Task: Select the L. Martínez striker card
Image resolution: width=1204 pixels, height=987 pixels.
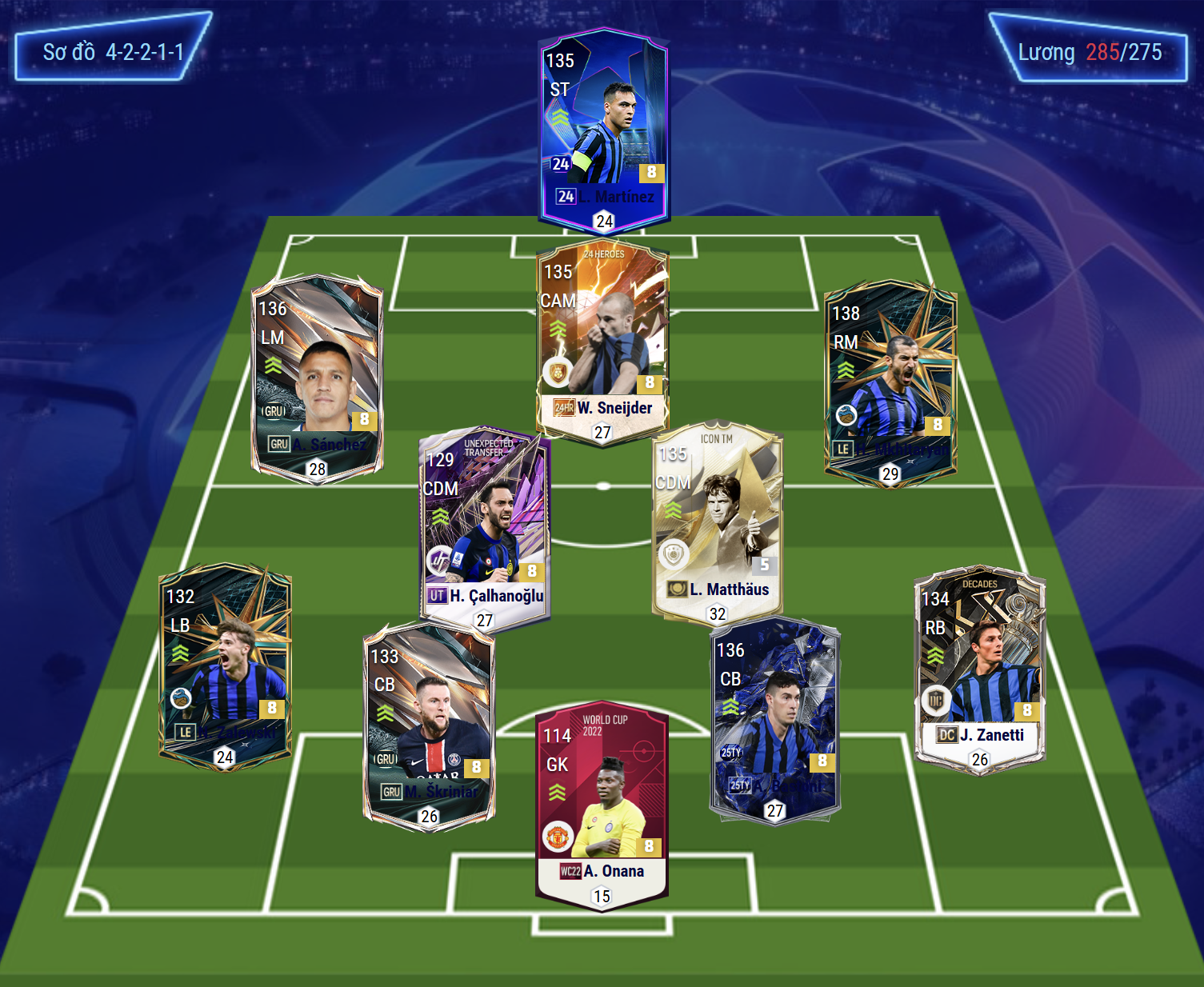Action: (x=604, y=128)
